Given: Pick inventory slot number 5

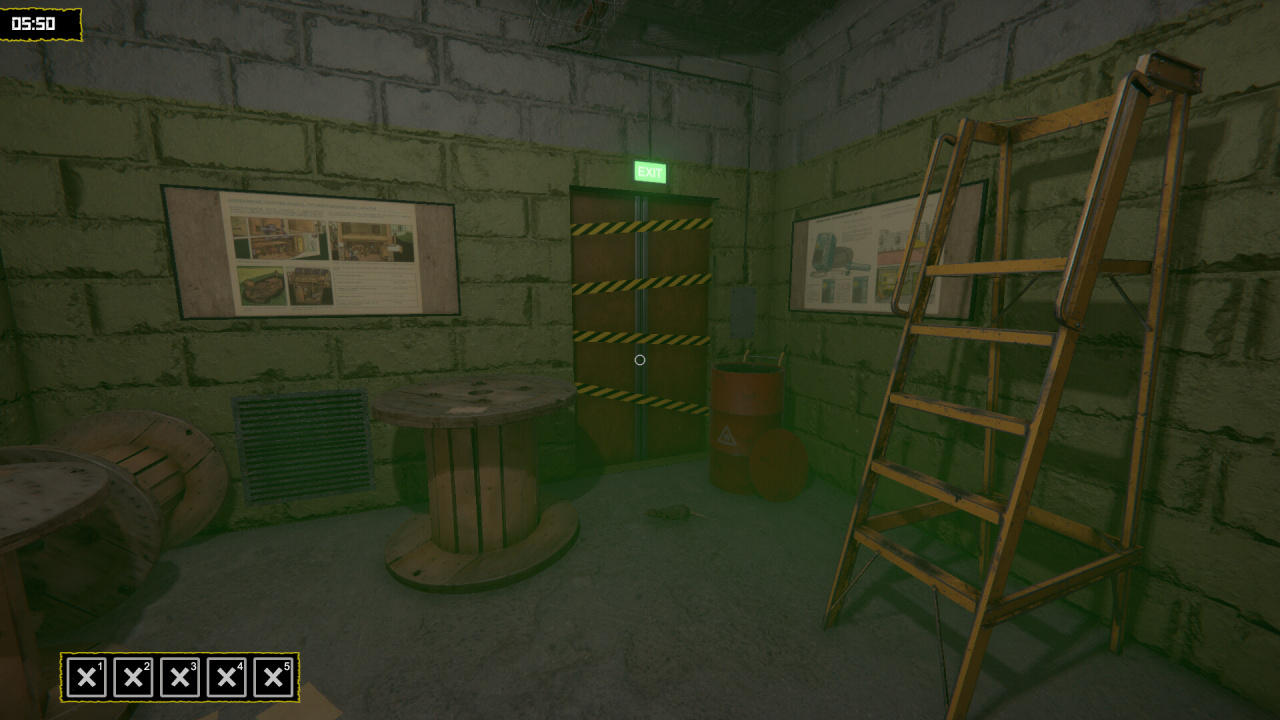Looking at the screenshot, I should 273,677.
